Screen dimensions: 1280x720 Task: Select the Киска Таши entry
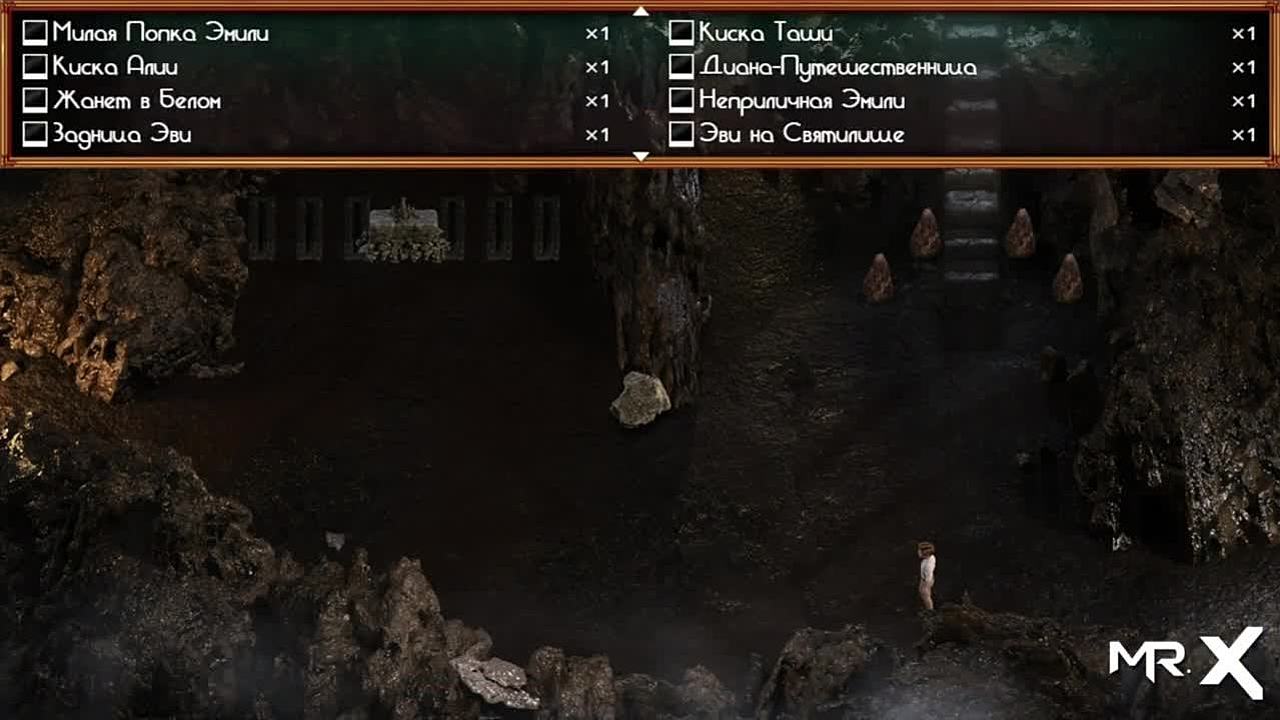coord(765,33)
